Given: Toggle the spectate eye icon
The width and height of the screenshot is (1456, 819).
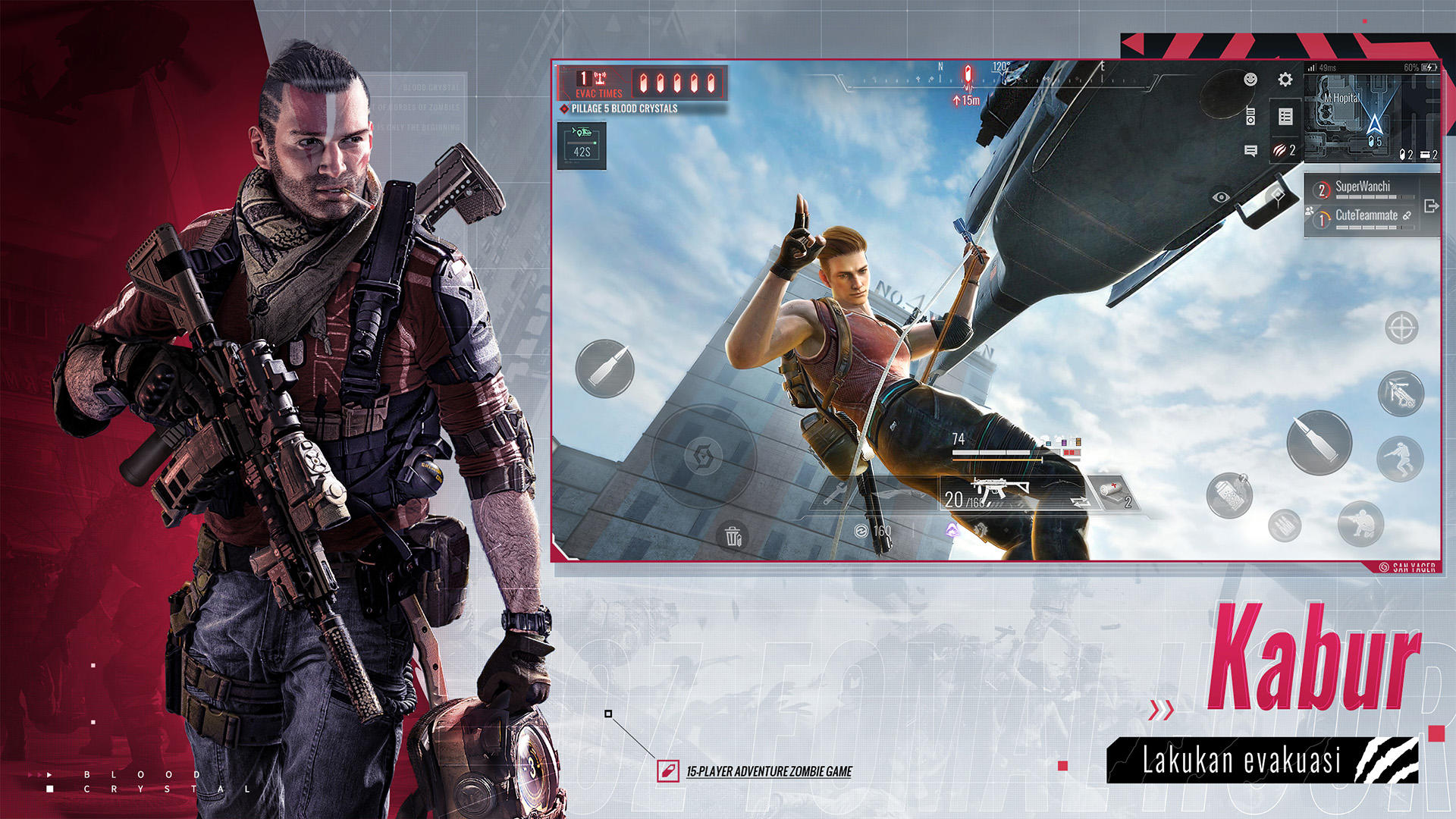Looking at the screenshot, I should pos(1221,196).
